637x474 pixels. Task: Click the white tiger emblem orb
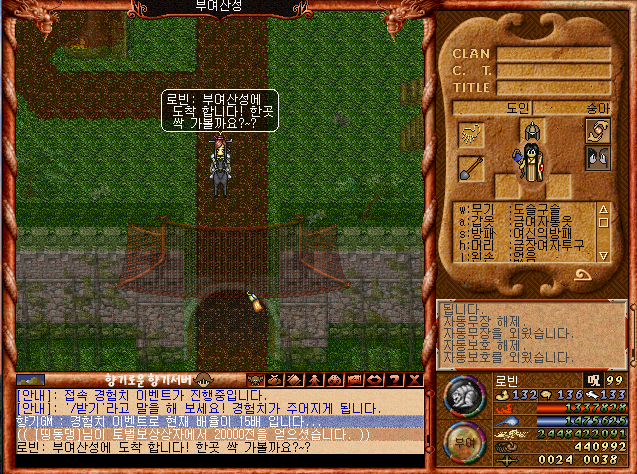pos(463,397)
